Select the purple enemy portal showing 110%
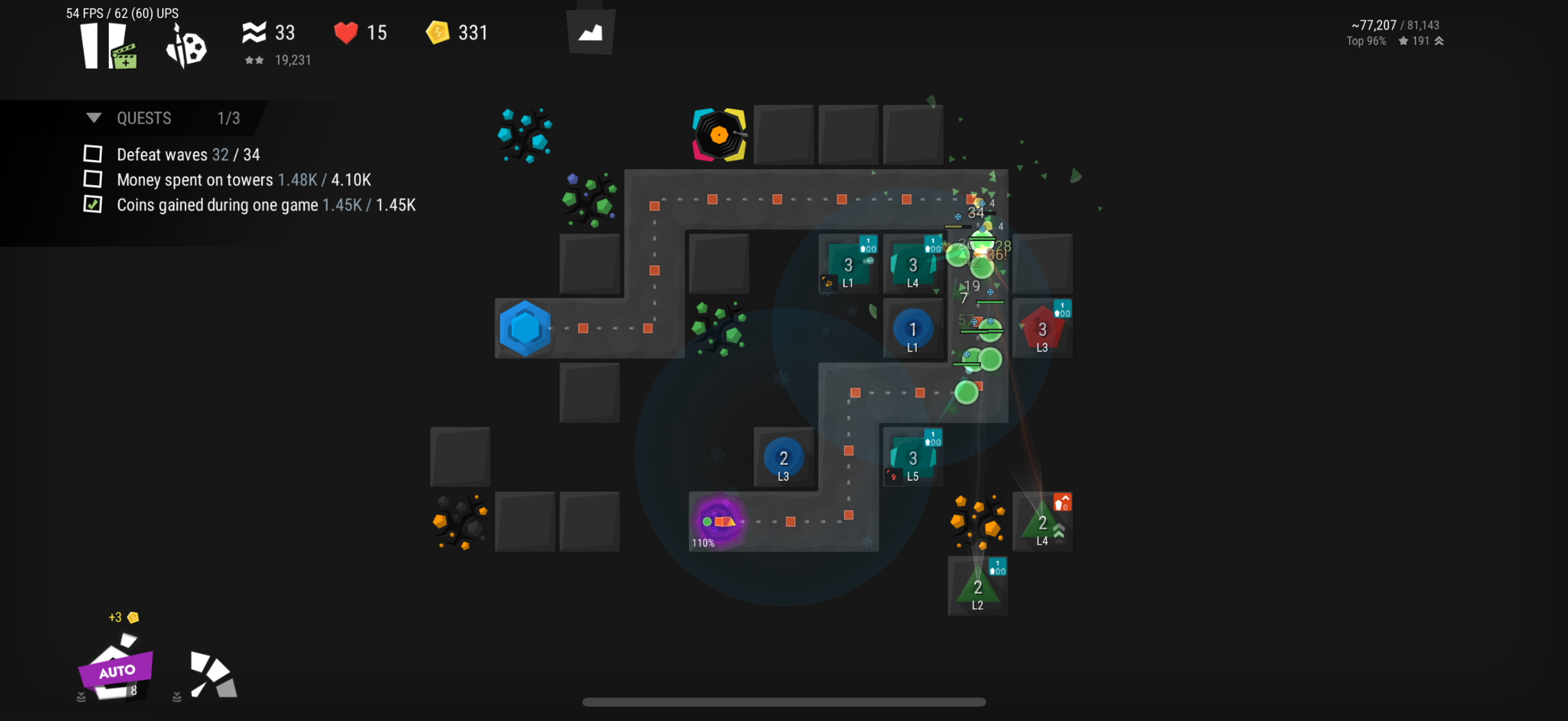 point(719,521)
